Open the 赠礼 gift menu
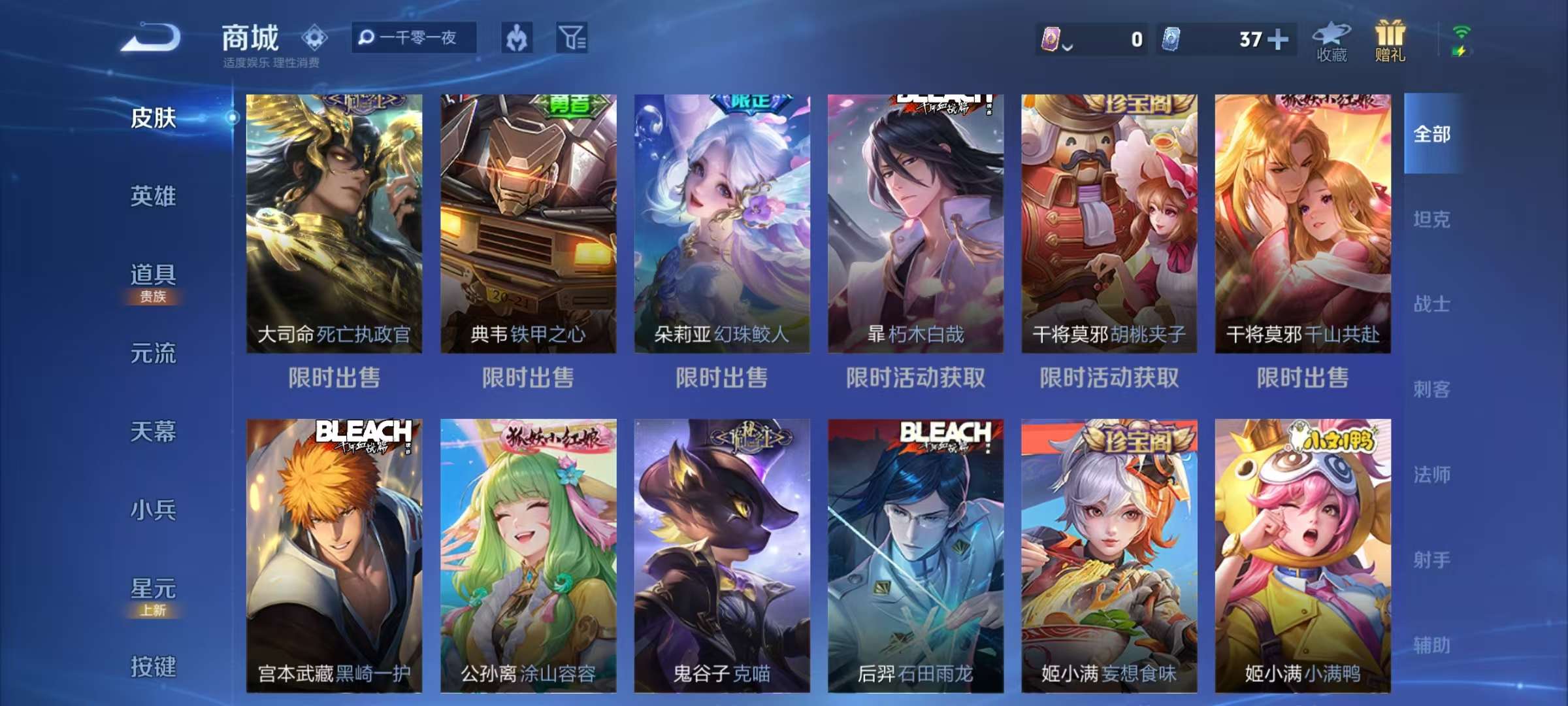 coord(1390,42)
